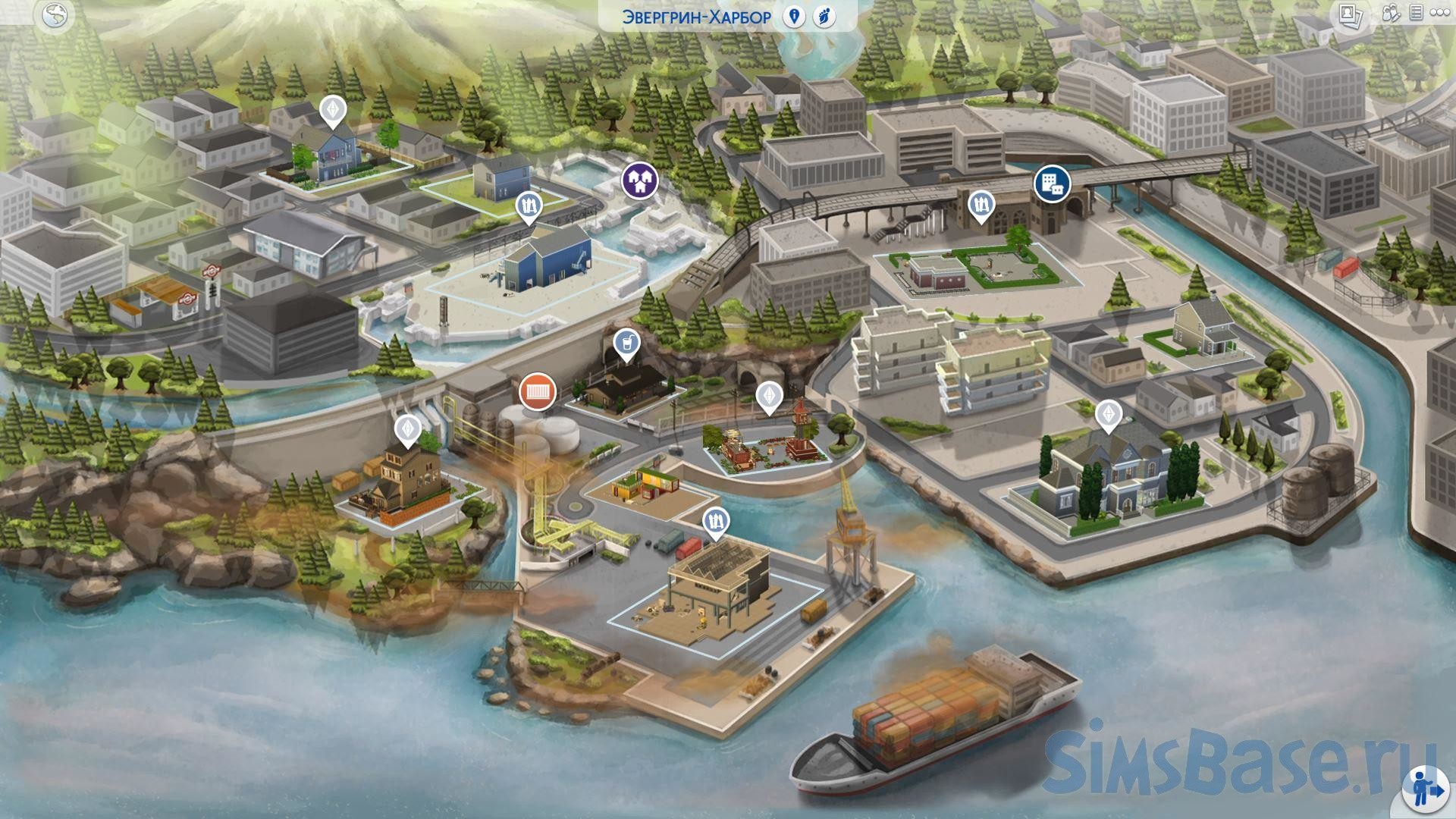Show the Evergreen Harbor neighborhood info pin
The width and height of the screenshot is (1456, 819).
(x=794, y=17)
